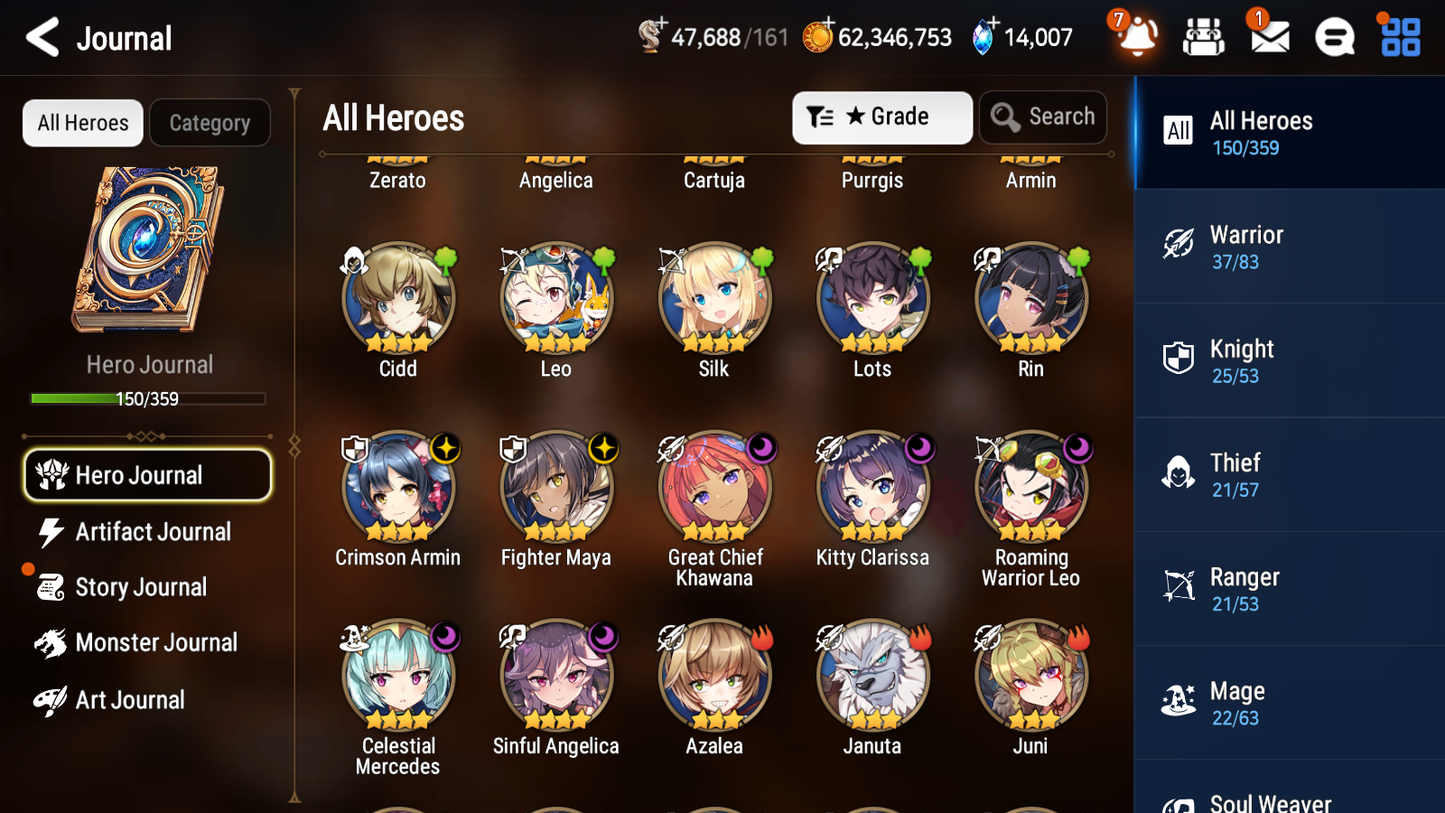Select the All Heroes view toggle
Screen dimensions: 1445x813
point(82,123)
